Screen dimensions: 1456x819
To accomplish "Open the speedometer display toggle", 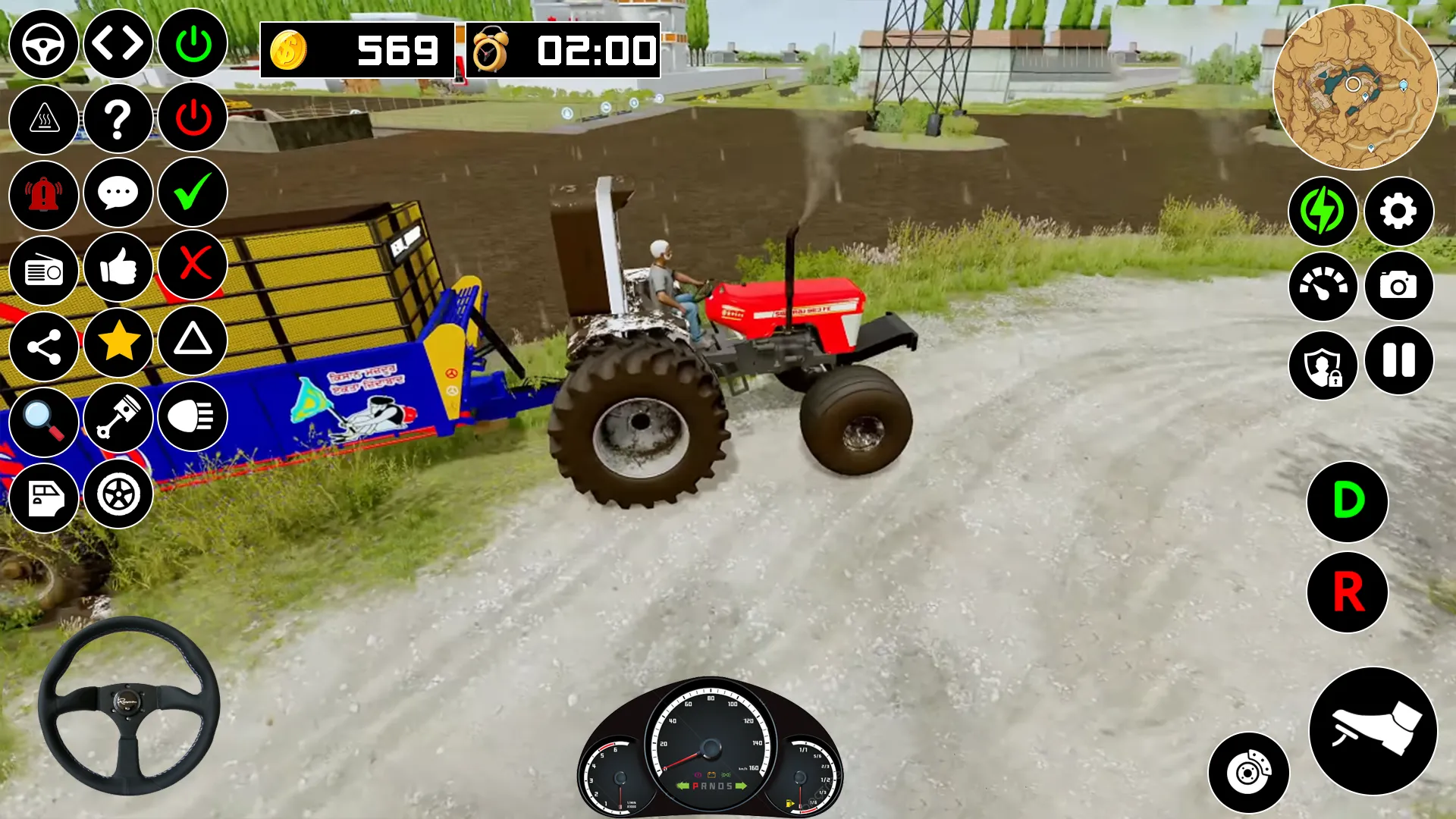I will click(1323, 287).
